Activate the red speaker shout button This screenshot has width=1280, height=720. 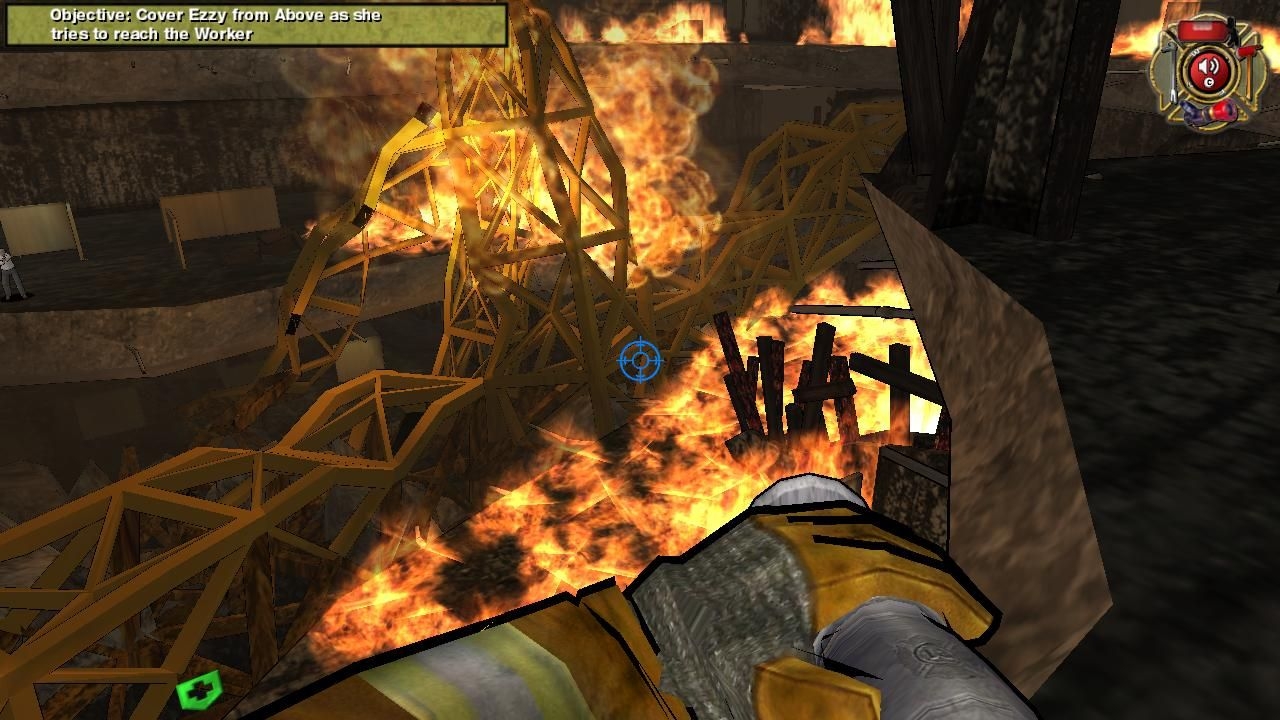tap(1209, 70)
